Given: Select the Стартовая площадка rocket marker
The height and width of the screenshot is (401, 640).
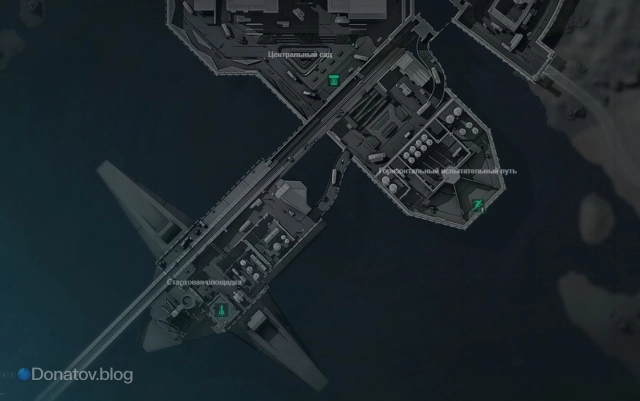Looking at the screenshot, I should coord(220,311).
